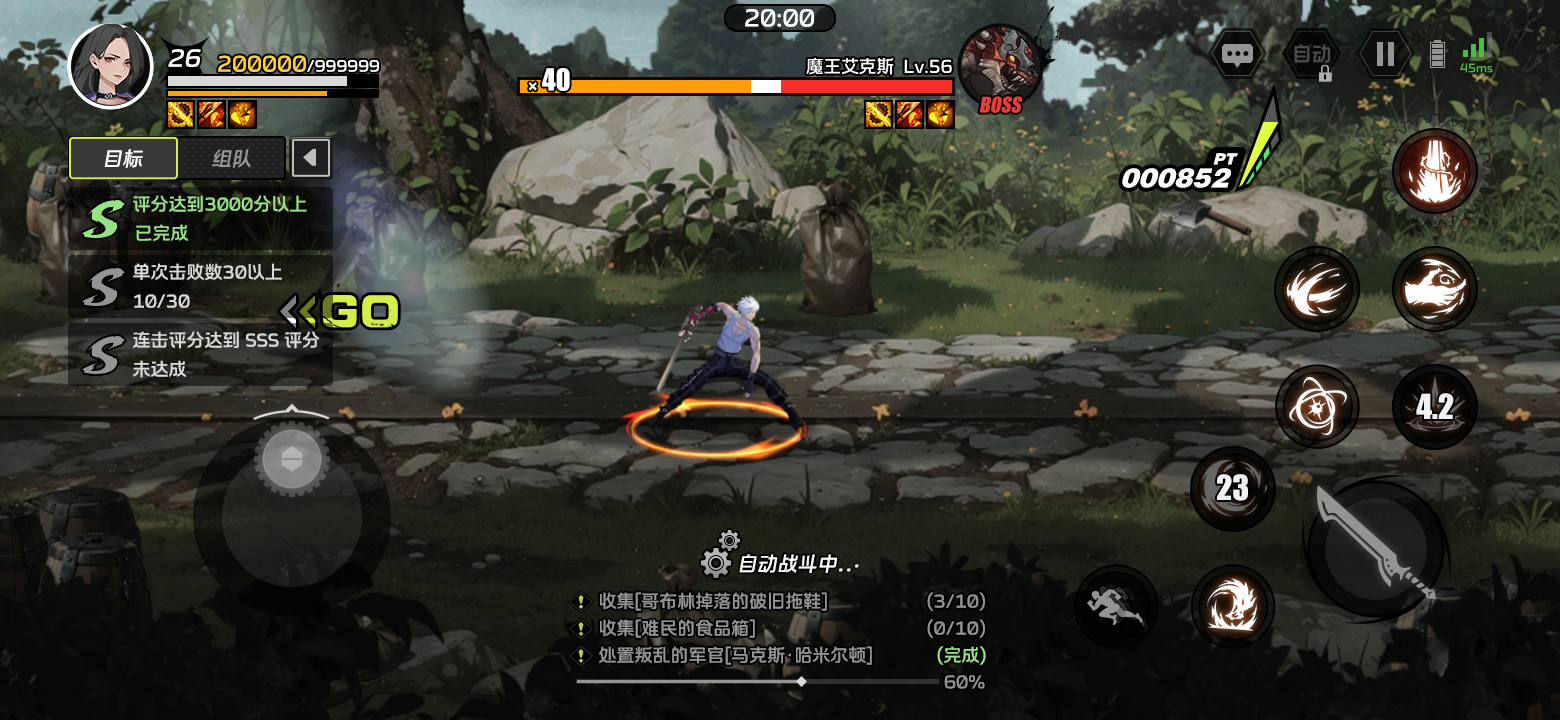This screenshot has height=720, width=1560.
Task: Open the chat bubble button
Action: tap(1237, 54)
